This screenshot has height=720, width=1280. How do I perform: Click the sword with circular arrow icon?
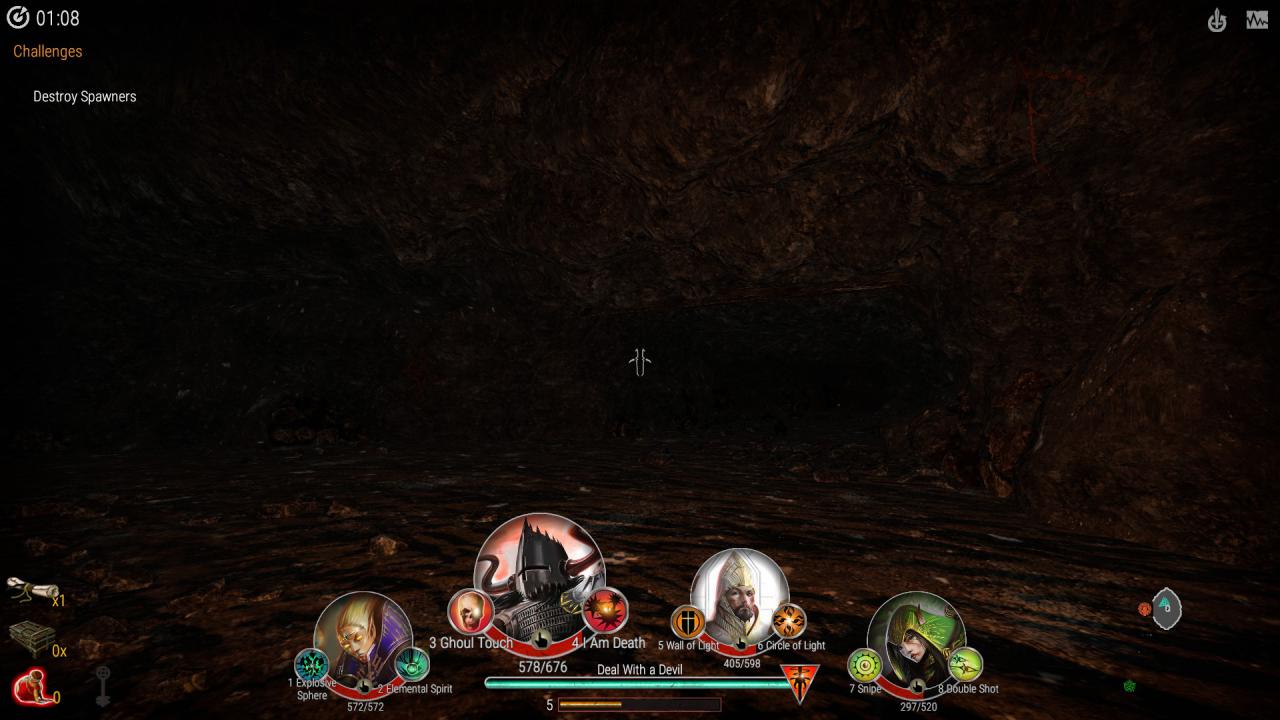(x=1217, y=20)
